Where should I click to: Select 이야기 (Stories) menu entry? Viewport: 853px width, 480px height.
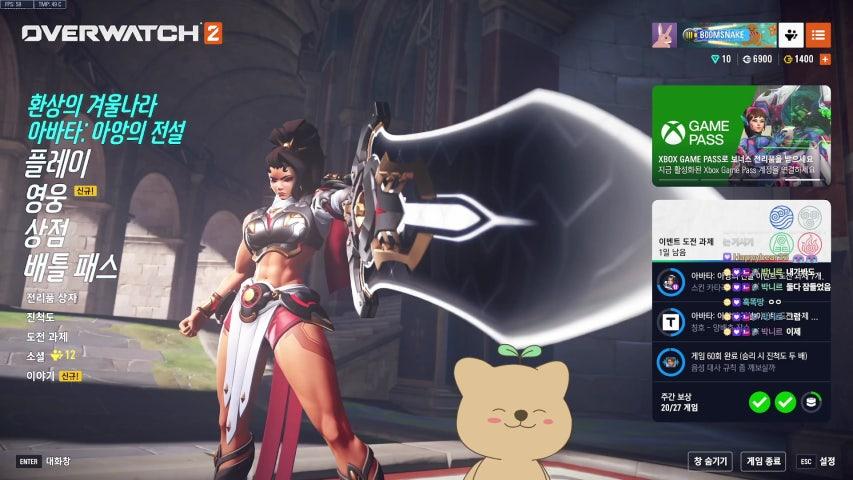click(x=41, y=376)
